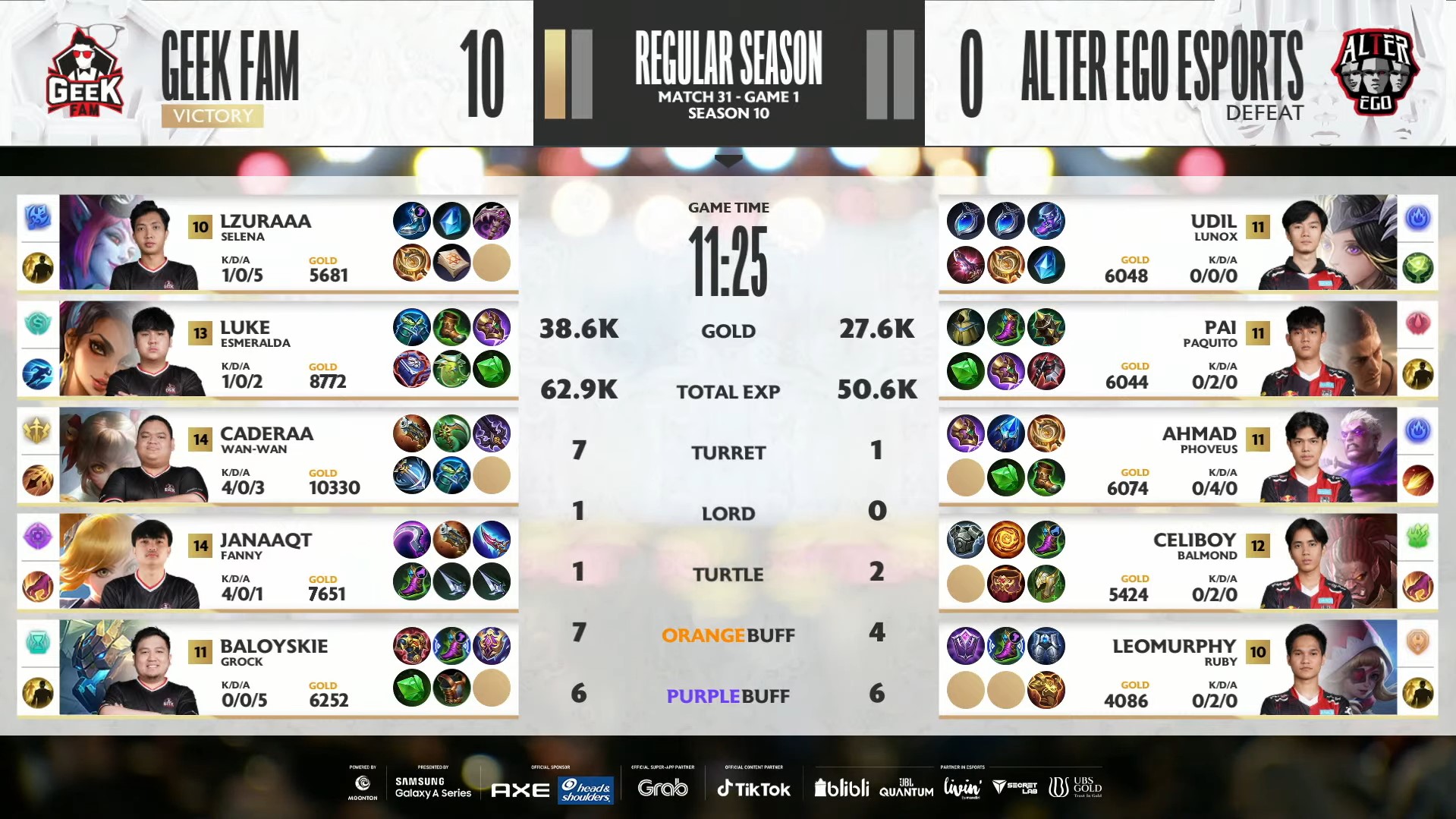Click Luke's Sprint battle spell icon
The height and width of the screenshot is (819, 1456).
click(38, 373)
